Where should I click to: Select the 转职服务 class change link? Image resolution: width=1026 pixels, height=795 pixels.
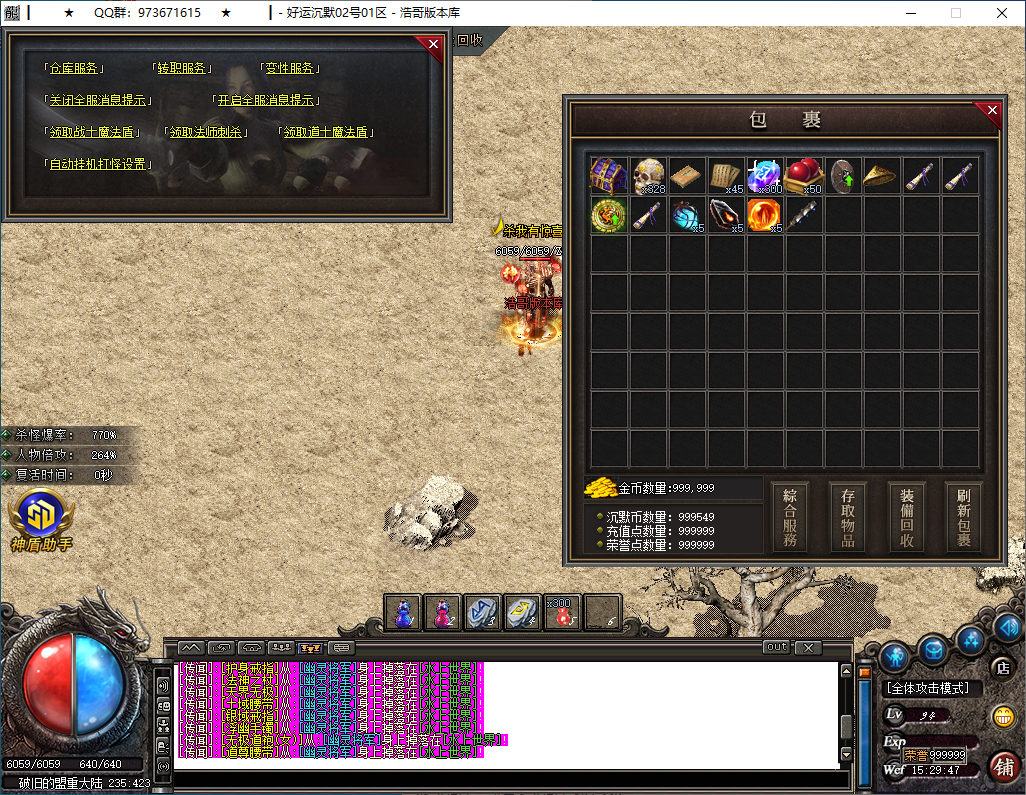(x=183, y=69)
